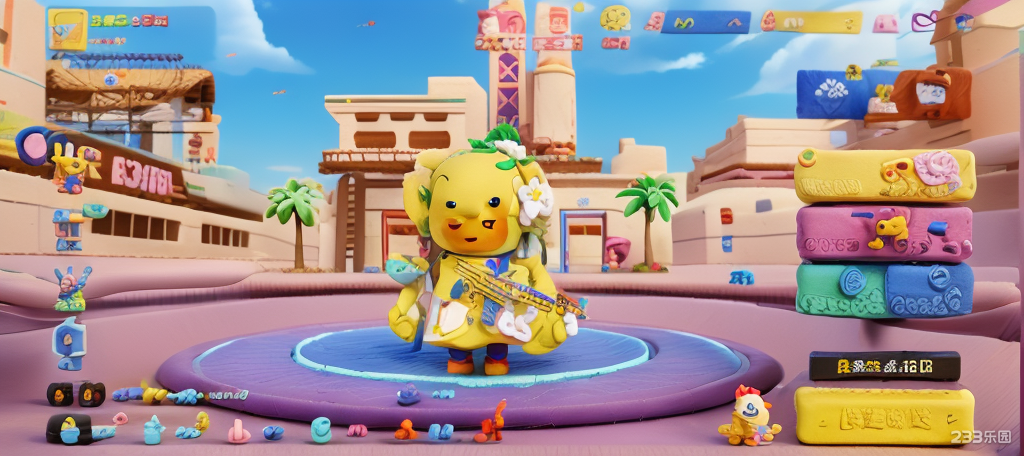Open the yellow avatar portrait panel

(x=67, y=29)
